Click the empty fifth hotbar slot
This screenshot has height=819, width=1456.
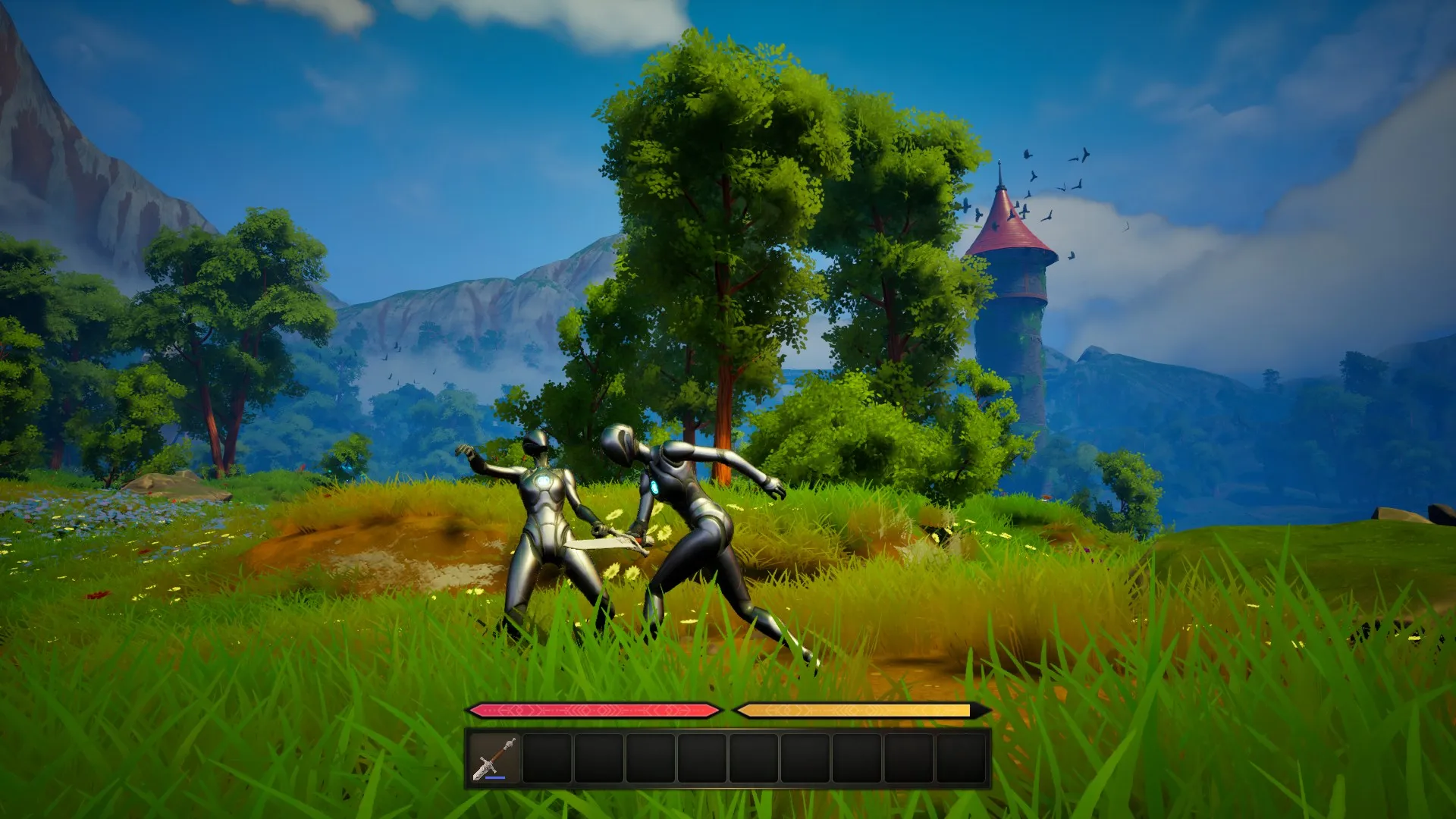point(703,758)
